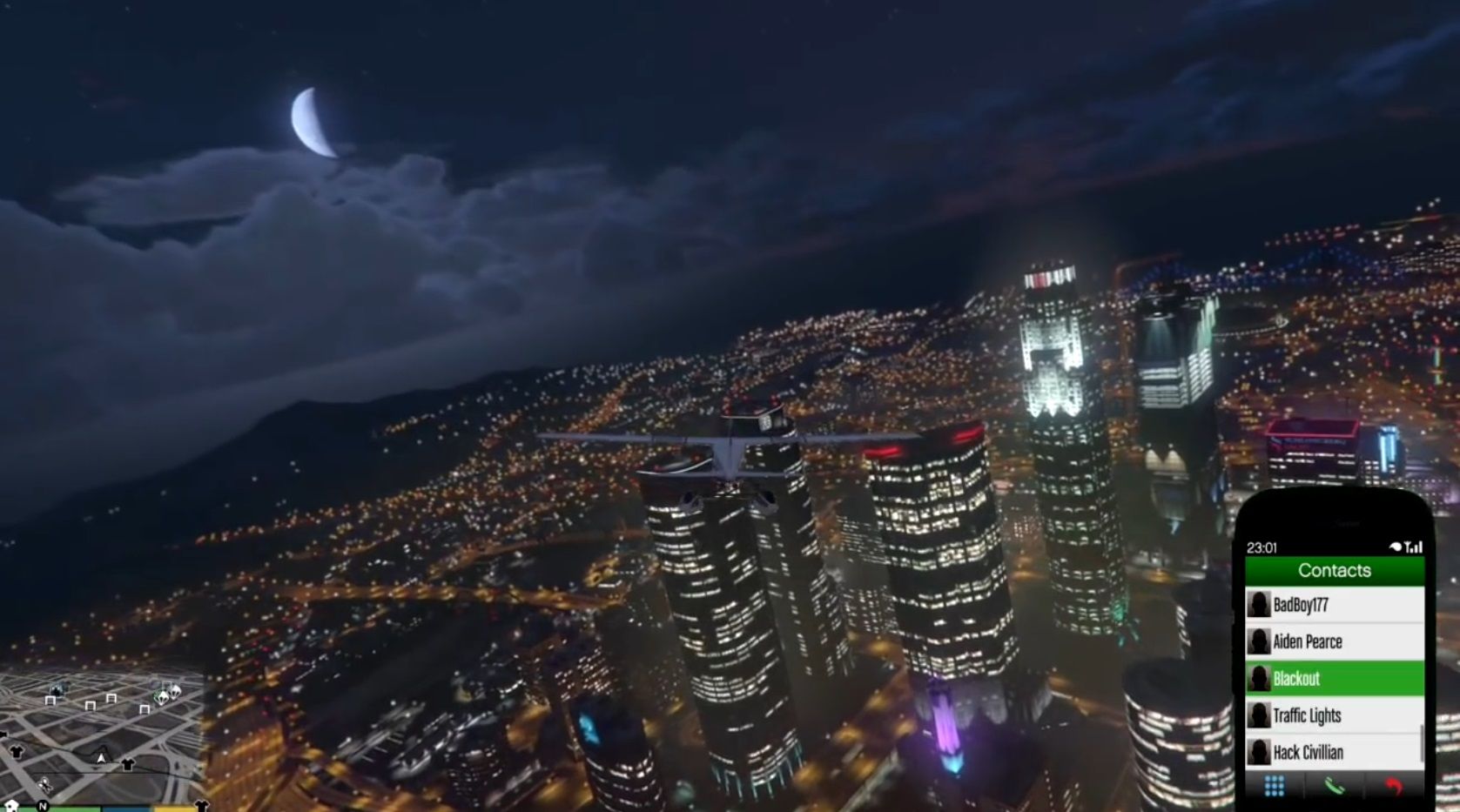Click the Contacts header bar
Image resolution: width=1460 pixels, height=812 pixels.
point(1335,570)
